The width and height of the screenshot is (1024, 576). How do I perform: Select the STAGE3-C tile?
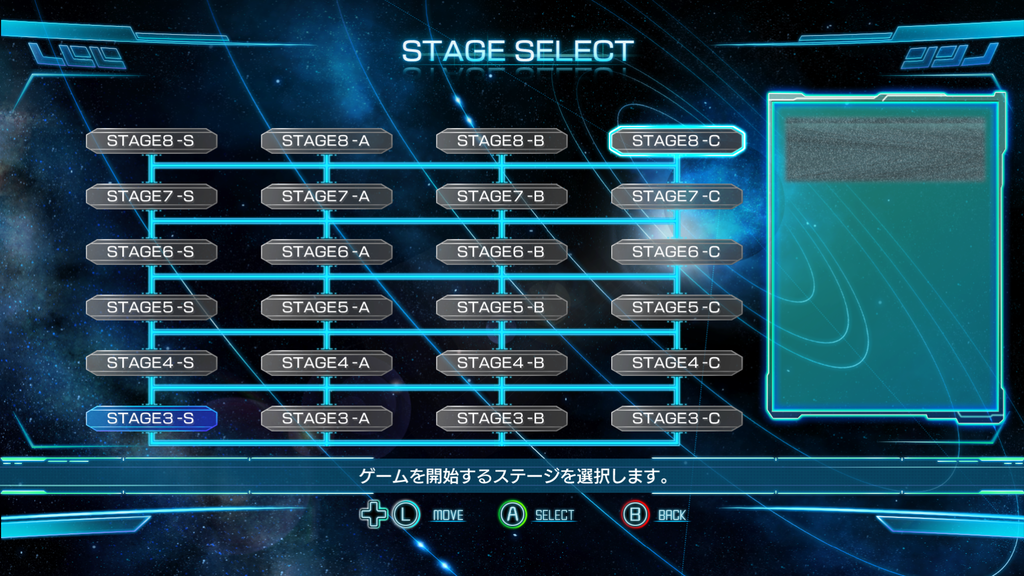click(x=677, y=418)
